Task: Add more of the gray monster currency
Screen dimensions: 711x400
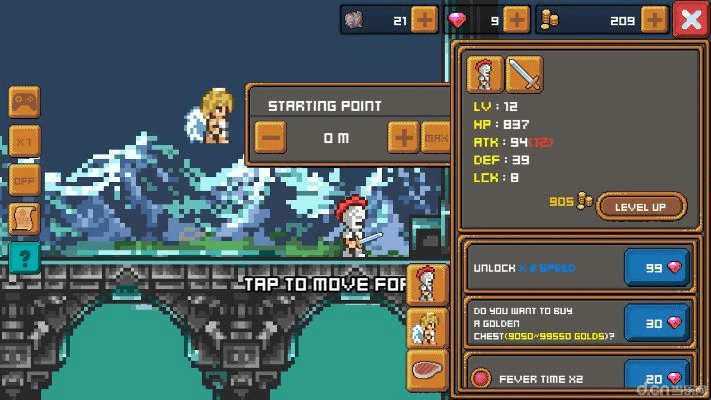Action: [x=424, y=19]
